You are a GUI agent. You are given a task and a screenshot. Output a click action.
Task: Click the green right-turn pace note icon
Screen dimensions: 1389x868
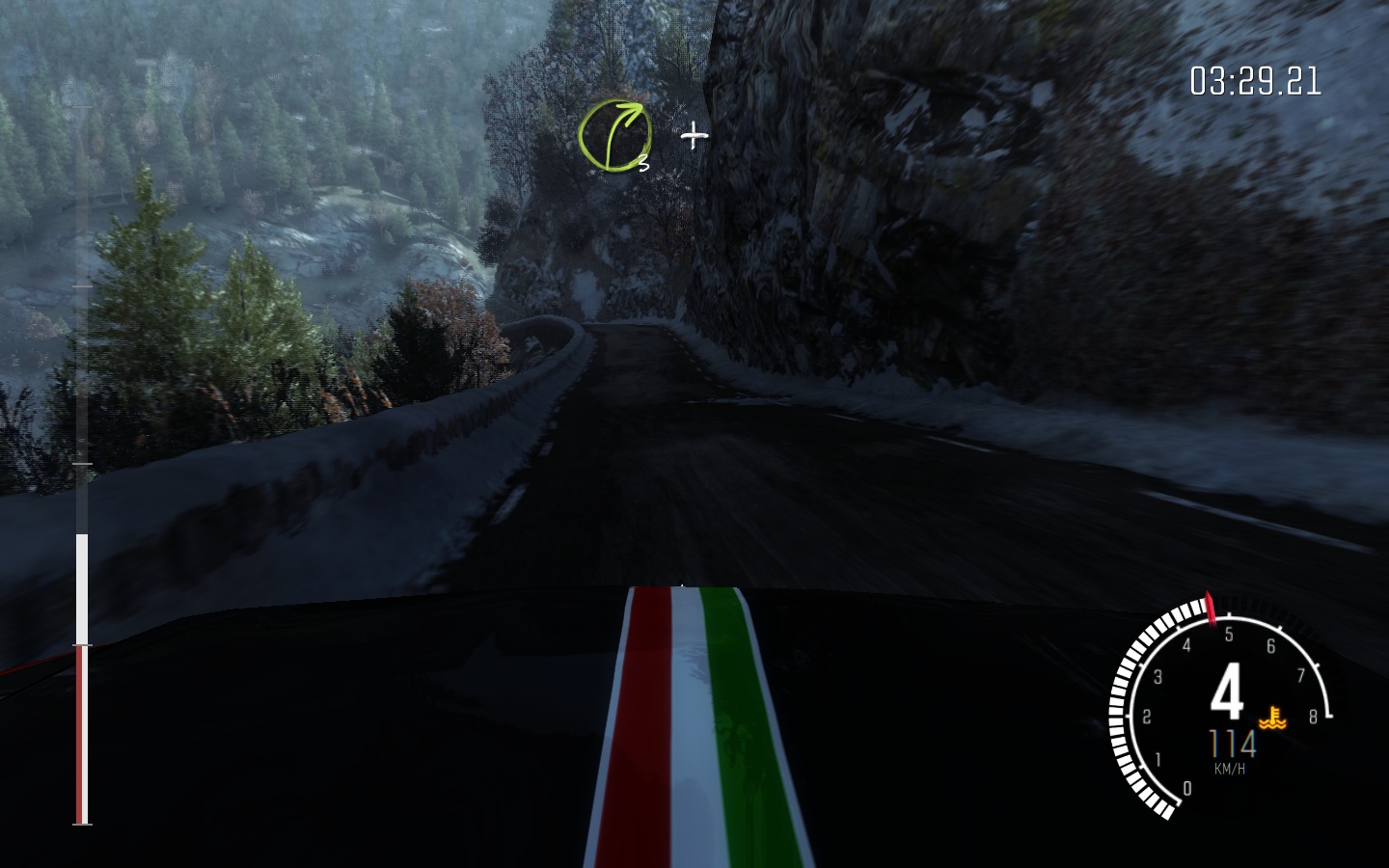click(x=614, y=136)
